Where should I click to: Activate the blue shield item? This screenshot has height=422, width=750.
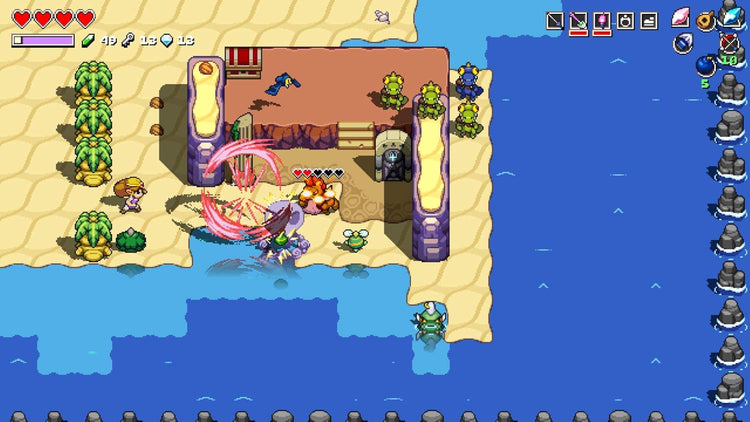coord(683,43)
